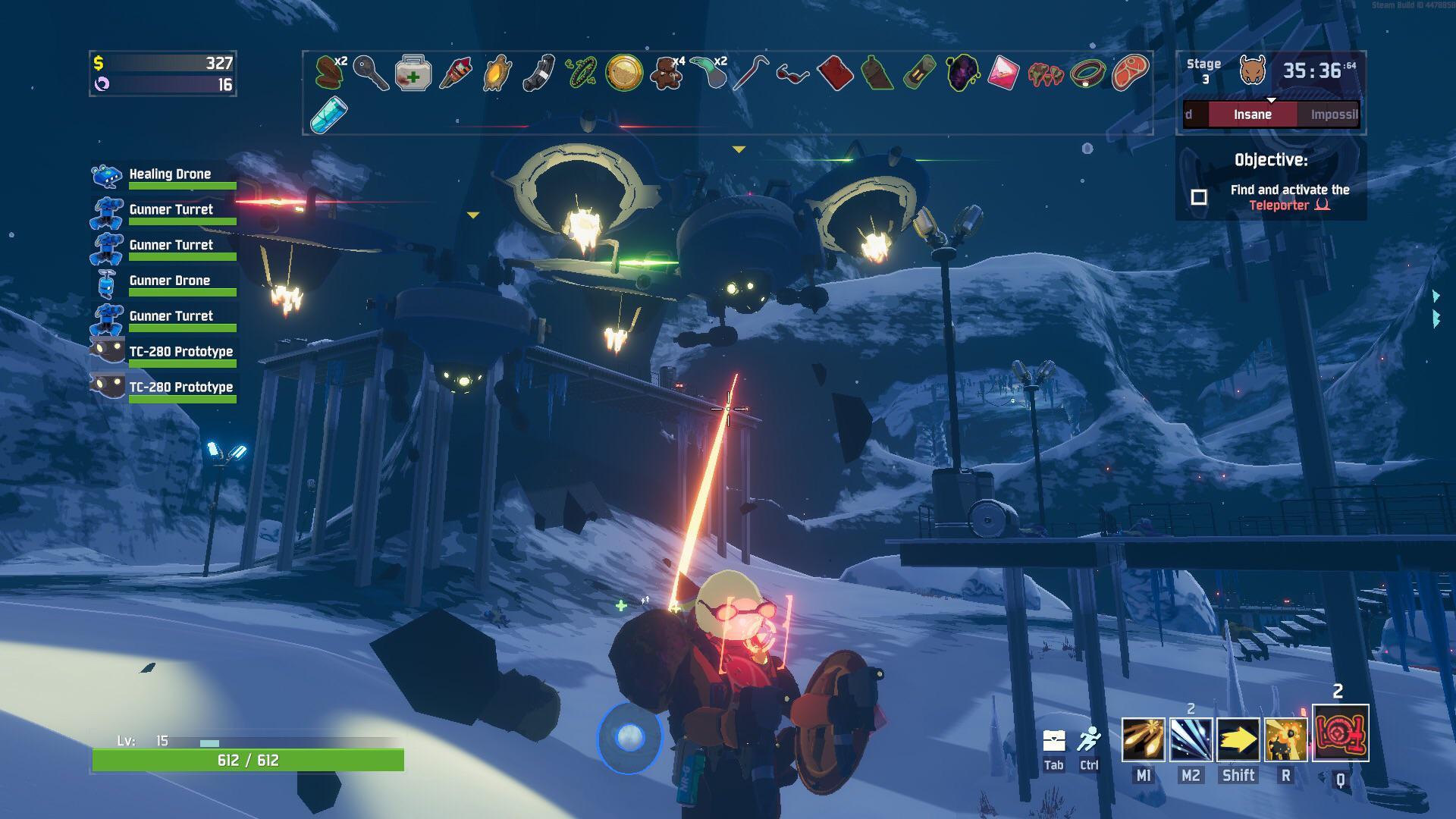
Task: Click the red Teleporter objective link
Action: tap(1279, 205)
